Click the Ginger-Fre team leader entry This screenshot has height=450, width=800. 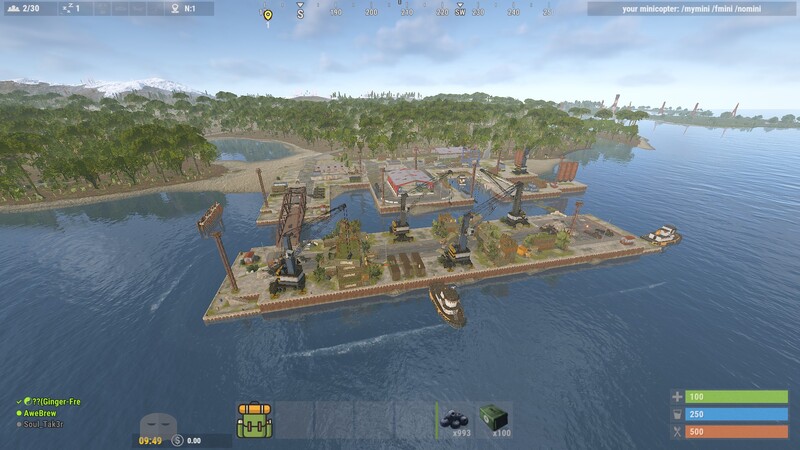click(x=51, y=401)
